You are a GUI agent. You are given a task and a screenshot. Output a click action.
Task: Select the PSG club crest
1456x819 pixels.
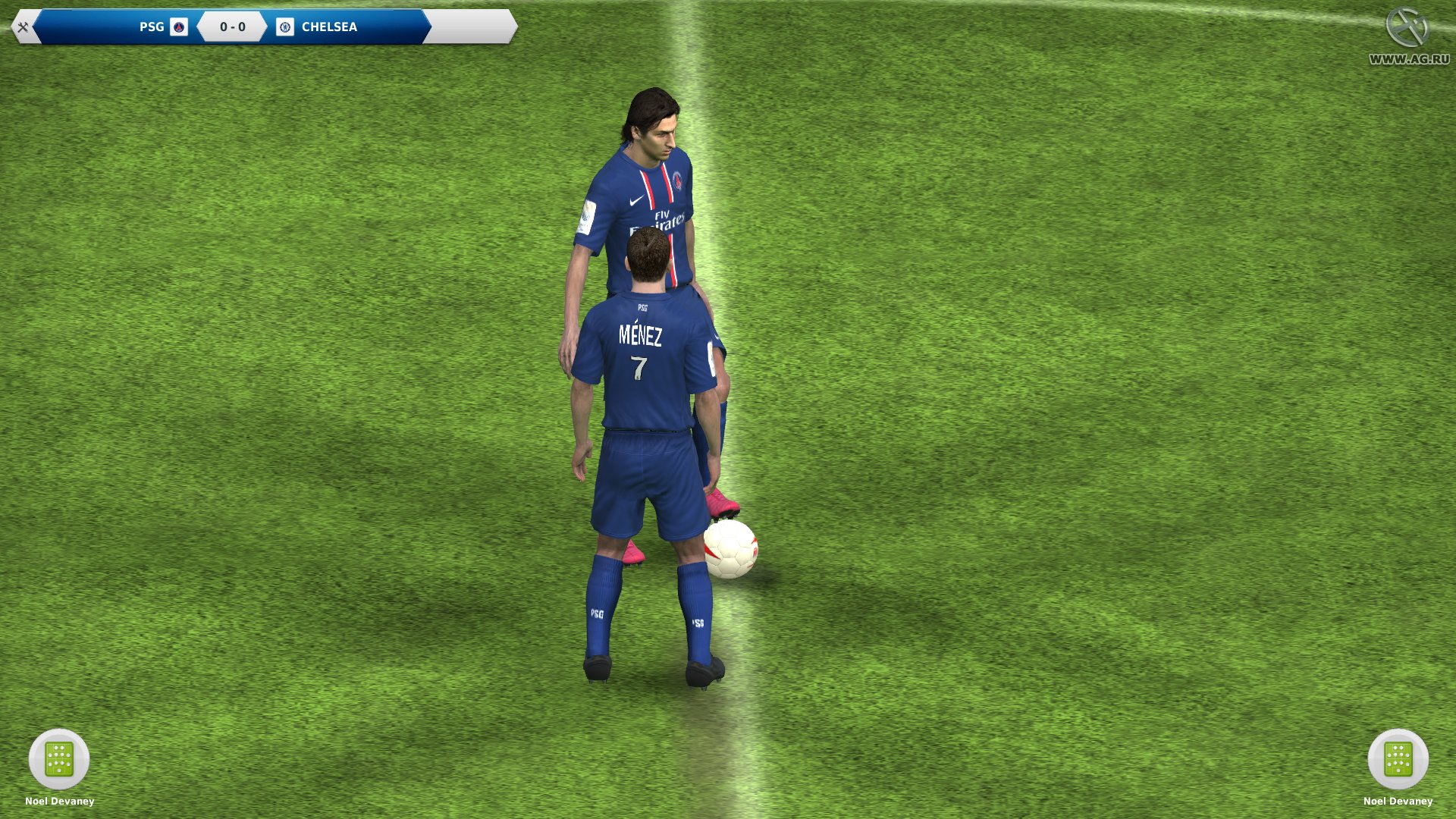click(179, 27)
